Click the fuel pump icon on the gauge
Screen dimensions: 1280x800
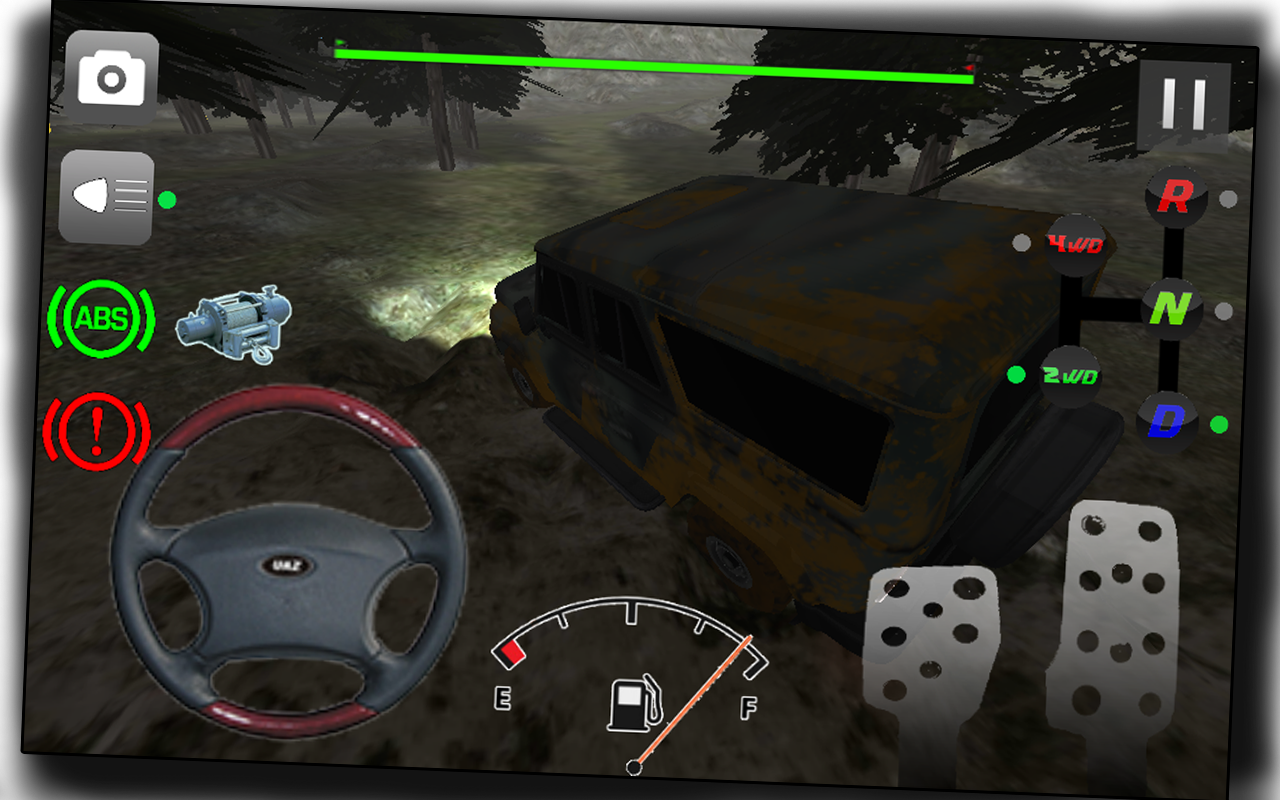point(632,703)
